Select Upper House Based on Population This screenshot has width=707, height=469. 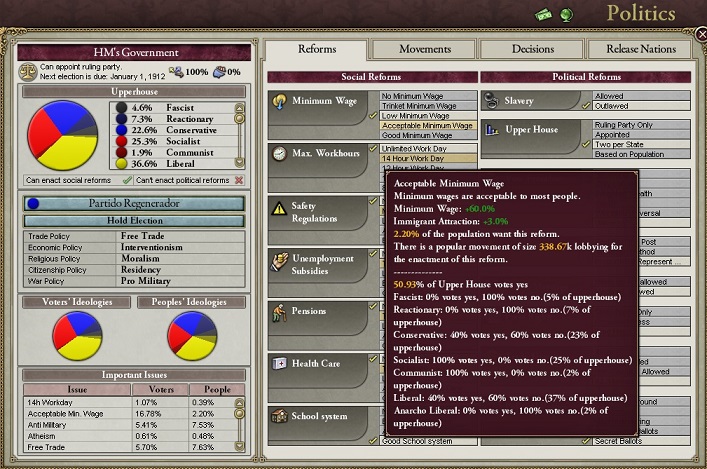pos(625,154)
